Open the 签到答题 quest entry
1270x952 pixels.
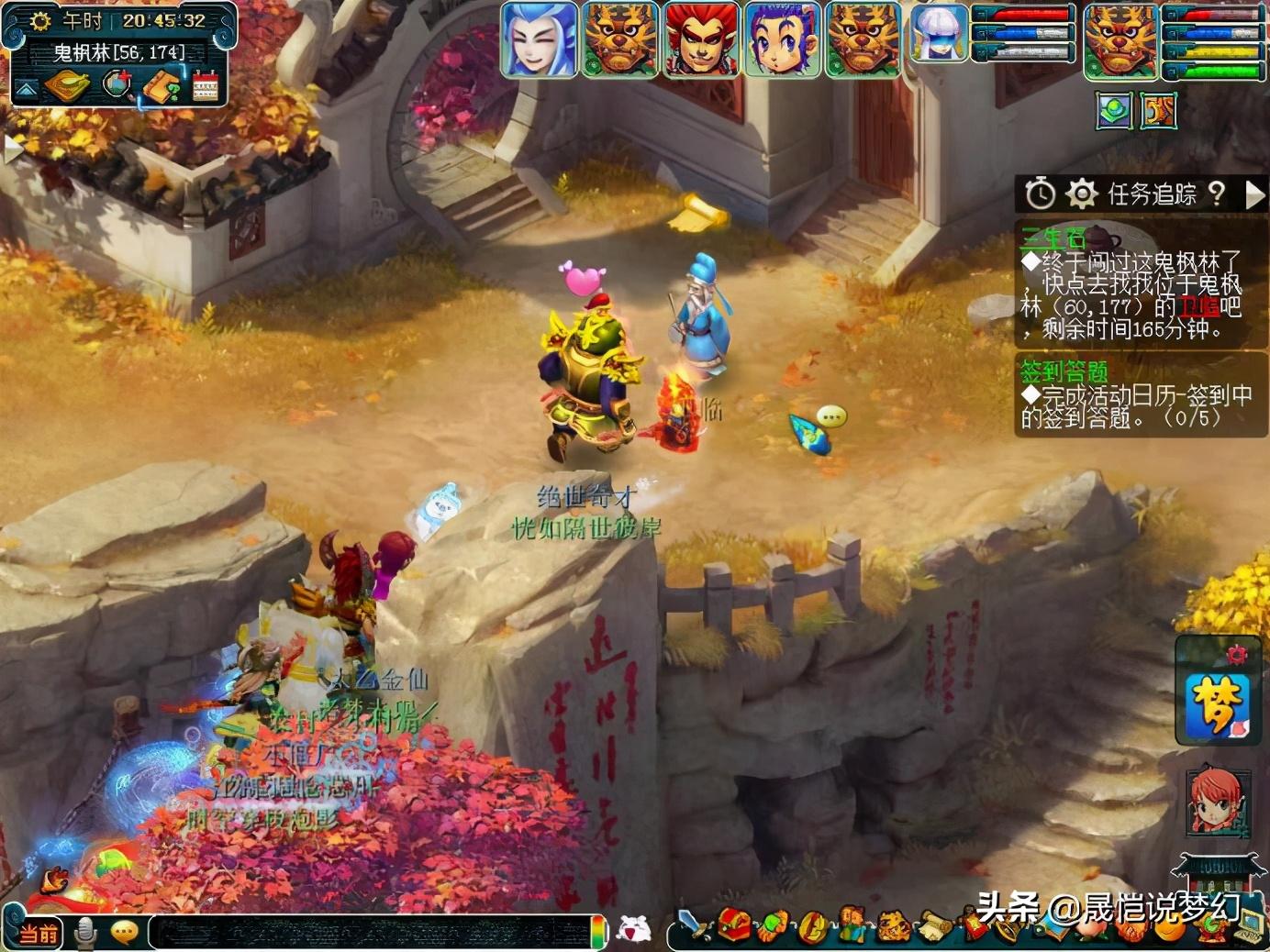click(1064, 371)
